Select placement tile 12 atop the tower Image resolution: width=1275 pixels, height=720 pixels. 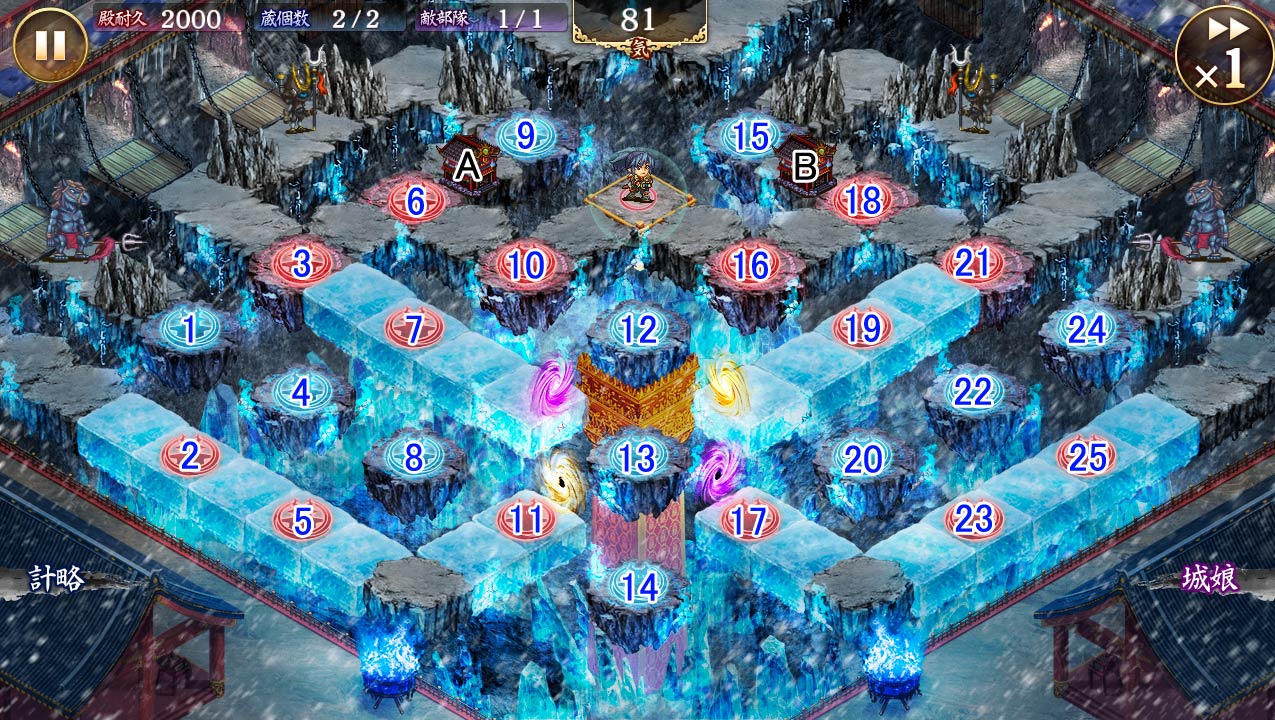[639, 329]
